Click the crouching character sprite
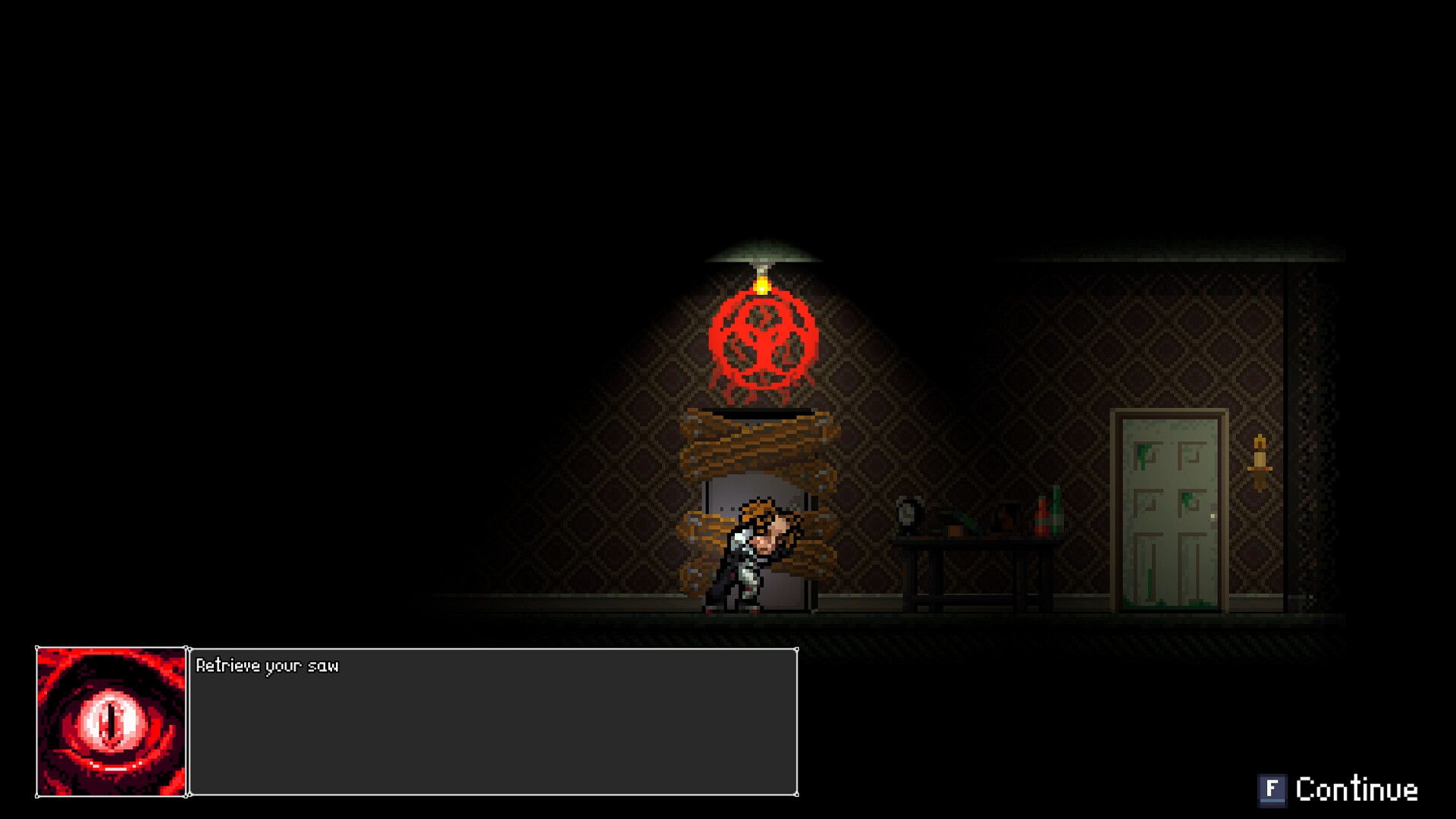Screen dimensions: 1456x819 [747, 561]
